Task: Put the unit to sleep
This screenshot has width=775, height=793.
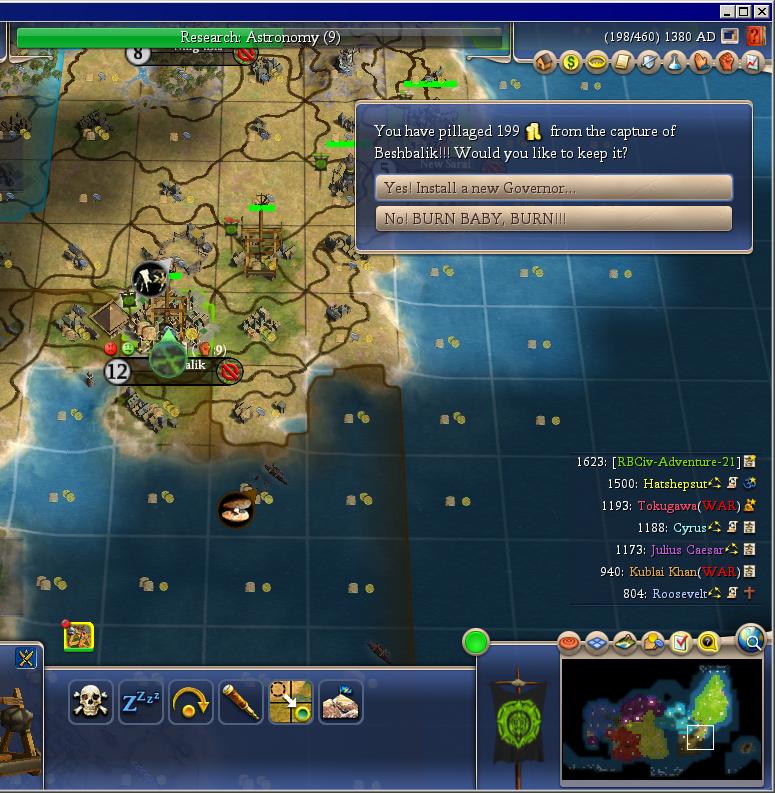Action: pyautogui.click(x=141, y=702)
